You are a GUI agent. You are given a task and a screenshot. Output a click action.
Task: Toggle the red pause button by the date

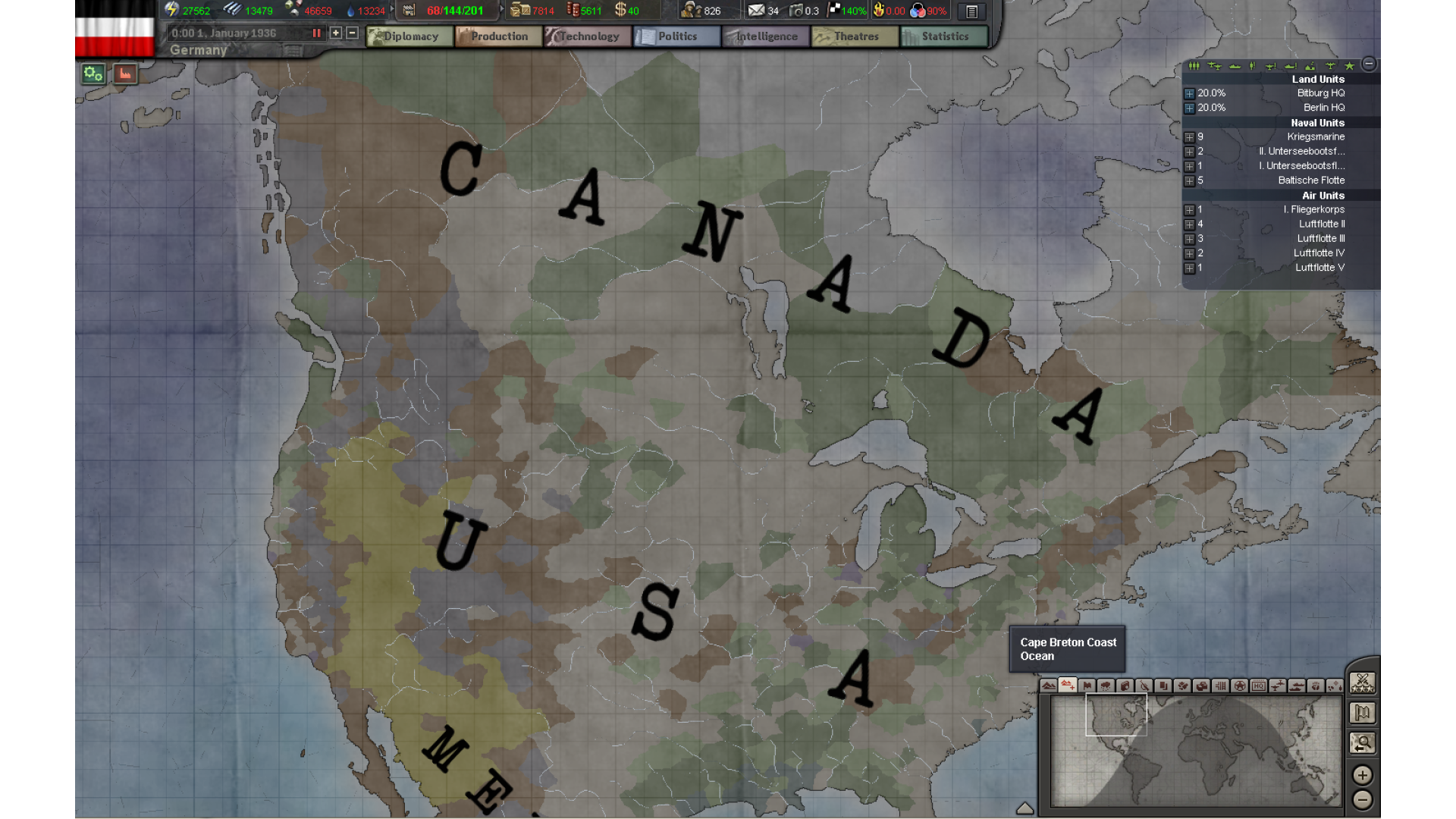[x=316, y=33]
